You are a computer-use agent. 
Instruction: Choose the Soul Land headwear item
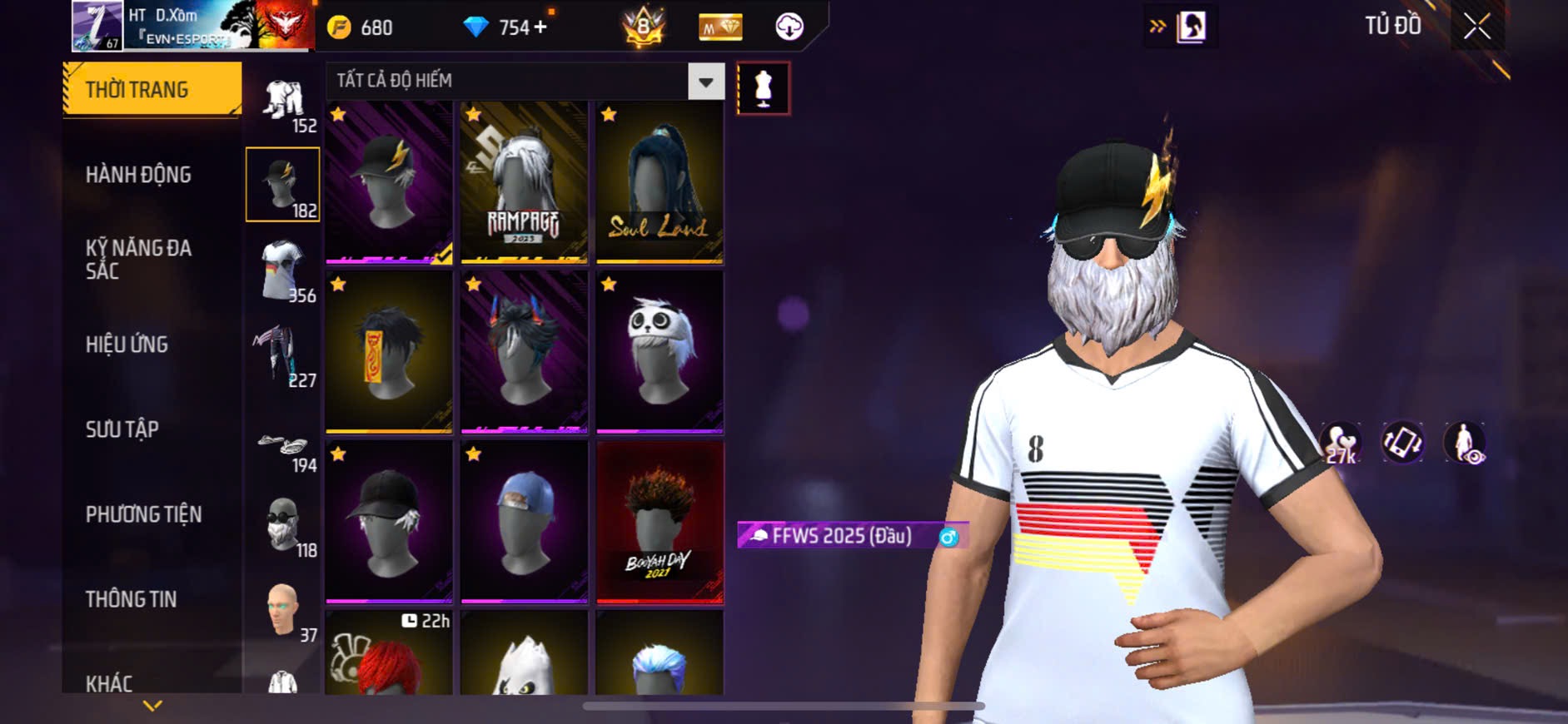[x=660, y=183]
